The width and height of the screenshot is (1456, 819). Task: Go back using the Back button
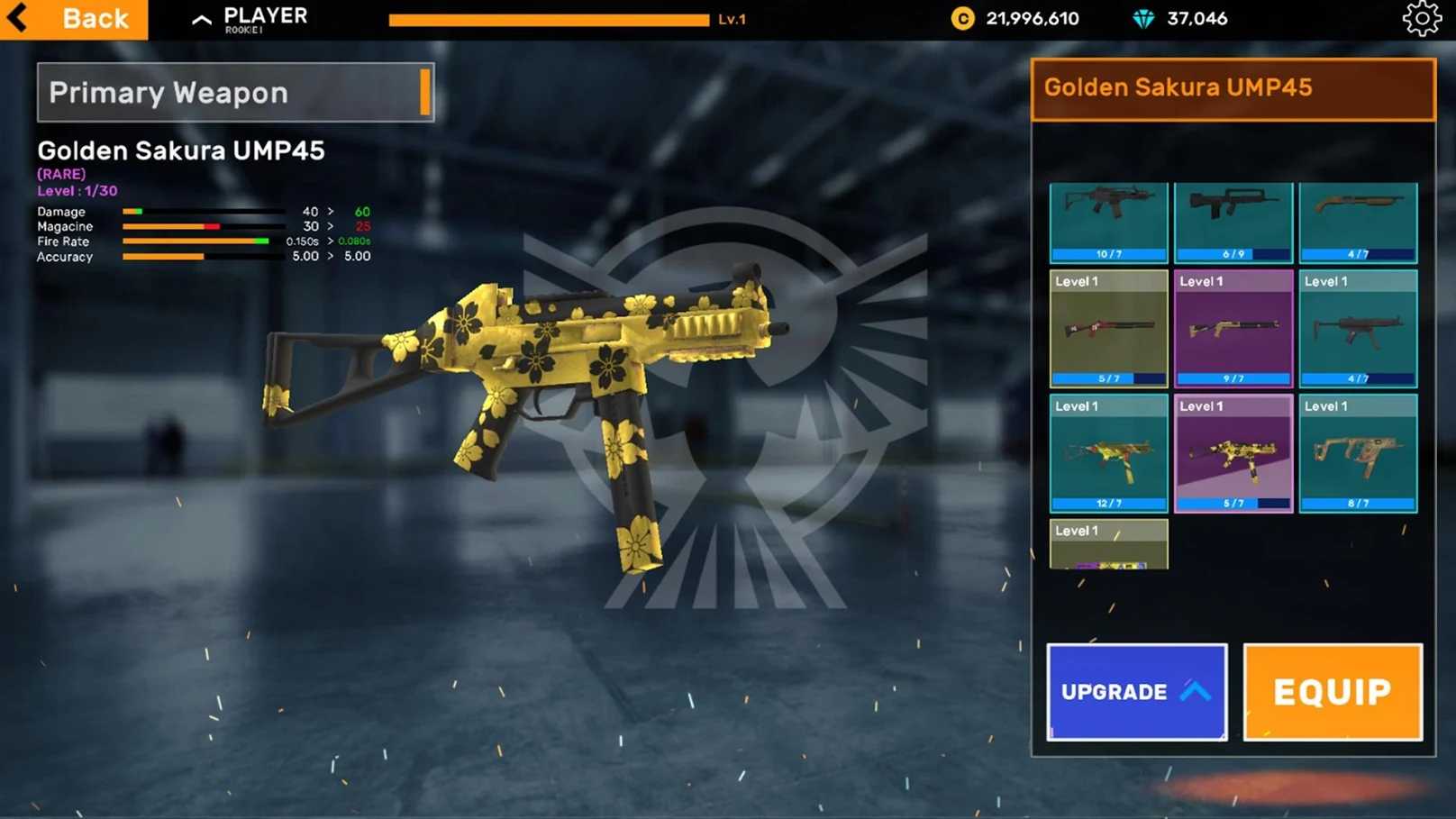click(x=74, y=19)
